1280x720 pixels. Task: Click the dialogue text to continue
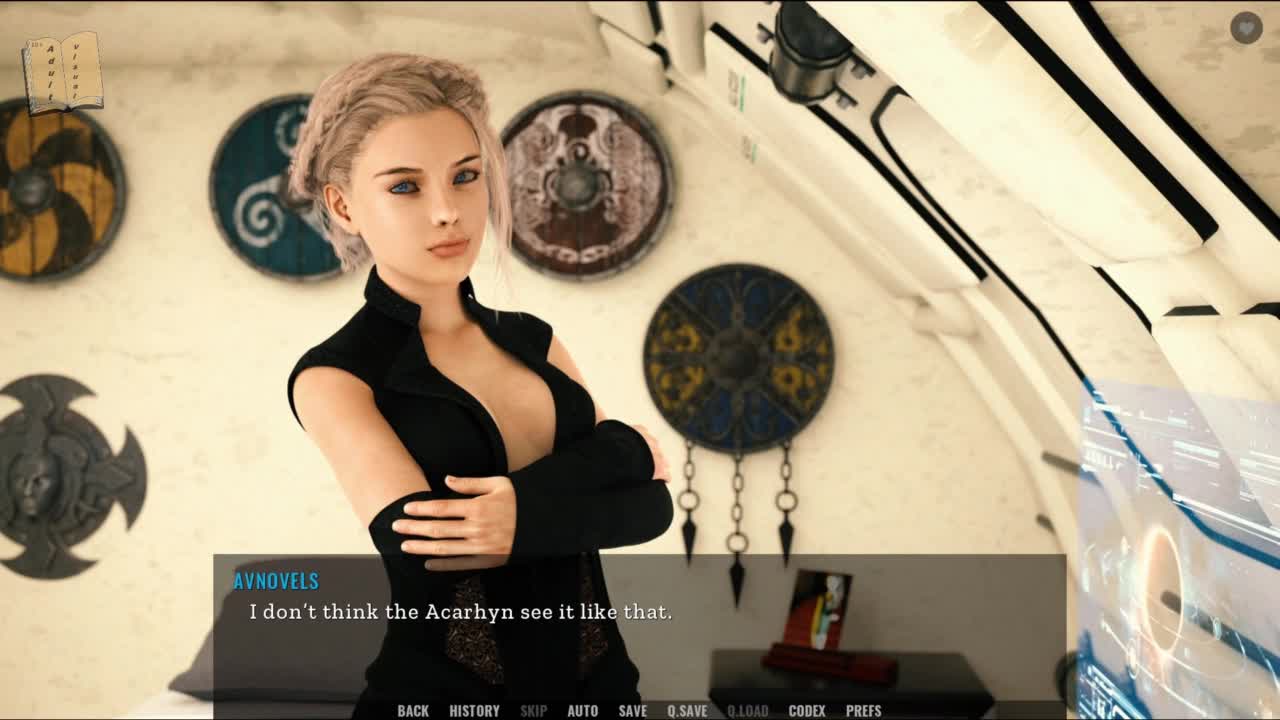460,612
